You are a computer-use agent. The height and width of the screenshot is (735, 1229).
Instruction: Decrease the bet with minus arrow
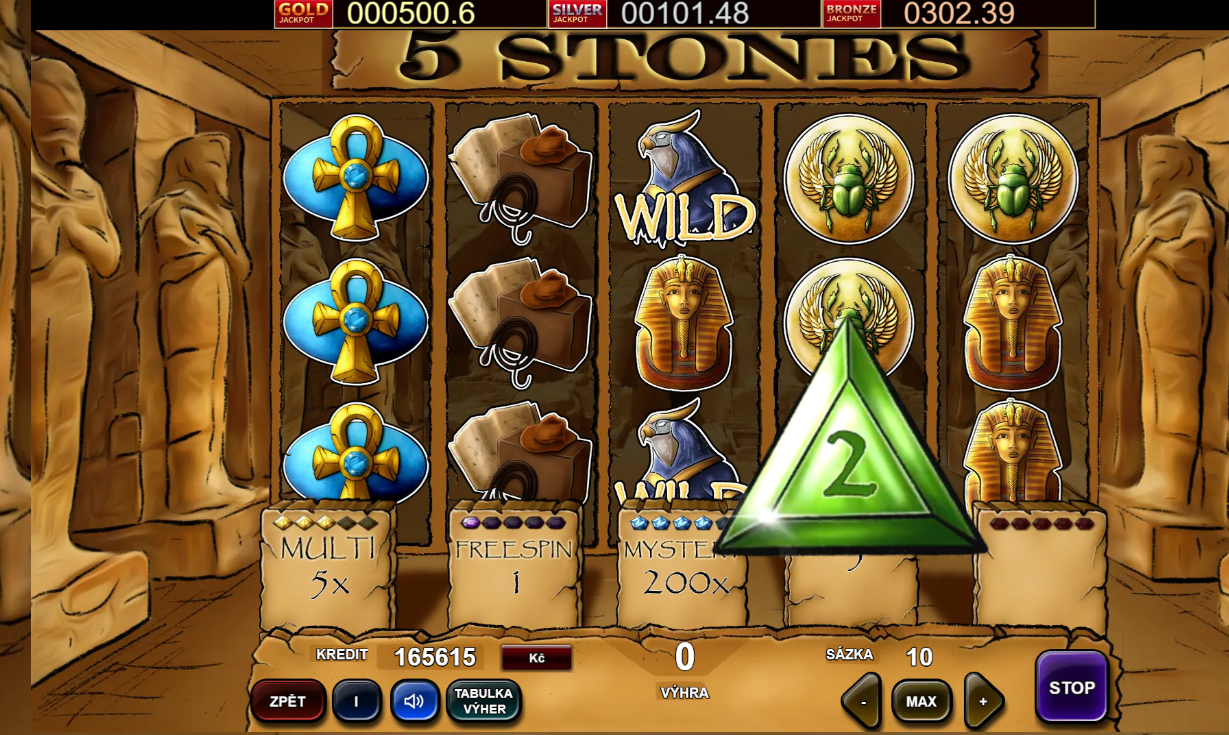pos(862,701)
